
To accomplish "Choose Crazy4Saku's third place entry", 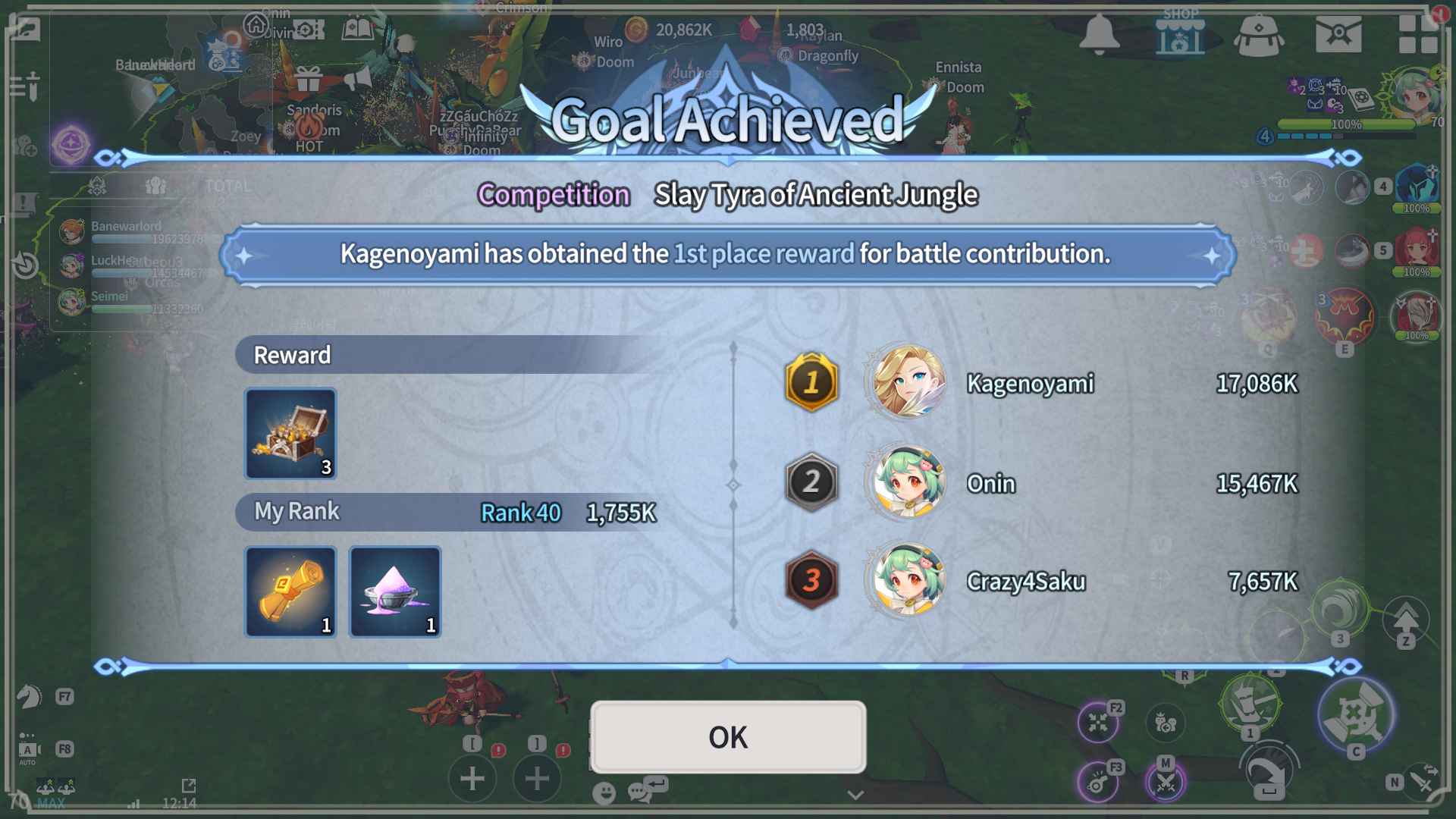I will pos(1040,582).
